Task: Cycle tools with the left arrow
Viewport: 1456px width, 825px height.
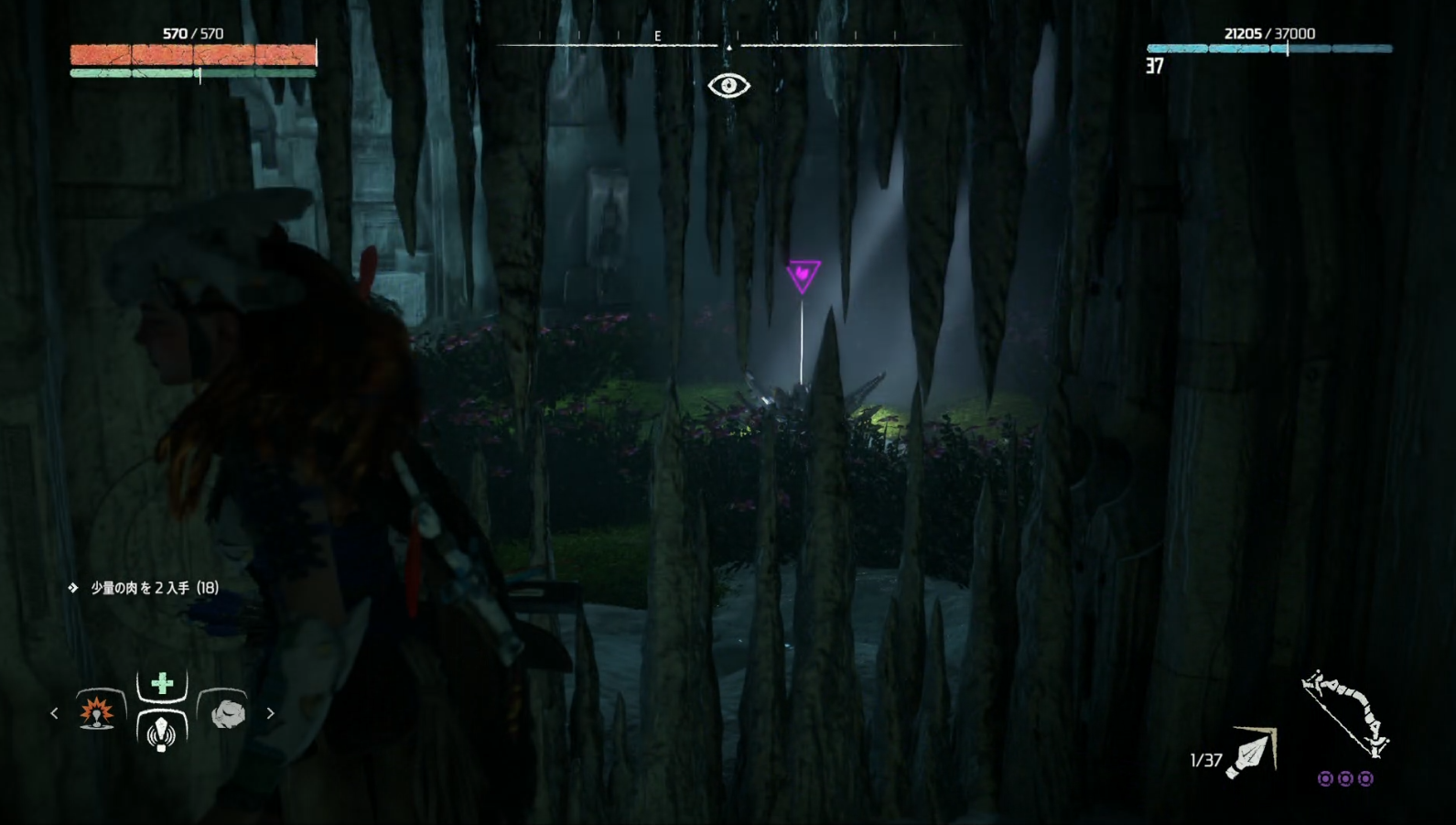Action: point(54,713)
